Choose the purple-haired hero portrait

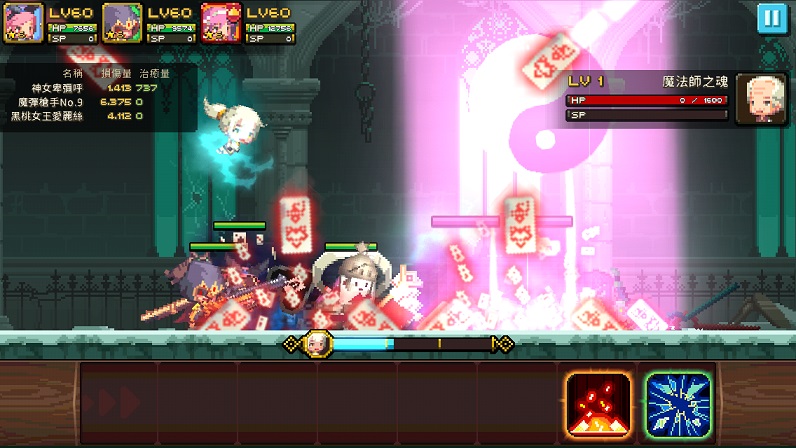tap(122, 24)
